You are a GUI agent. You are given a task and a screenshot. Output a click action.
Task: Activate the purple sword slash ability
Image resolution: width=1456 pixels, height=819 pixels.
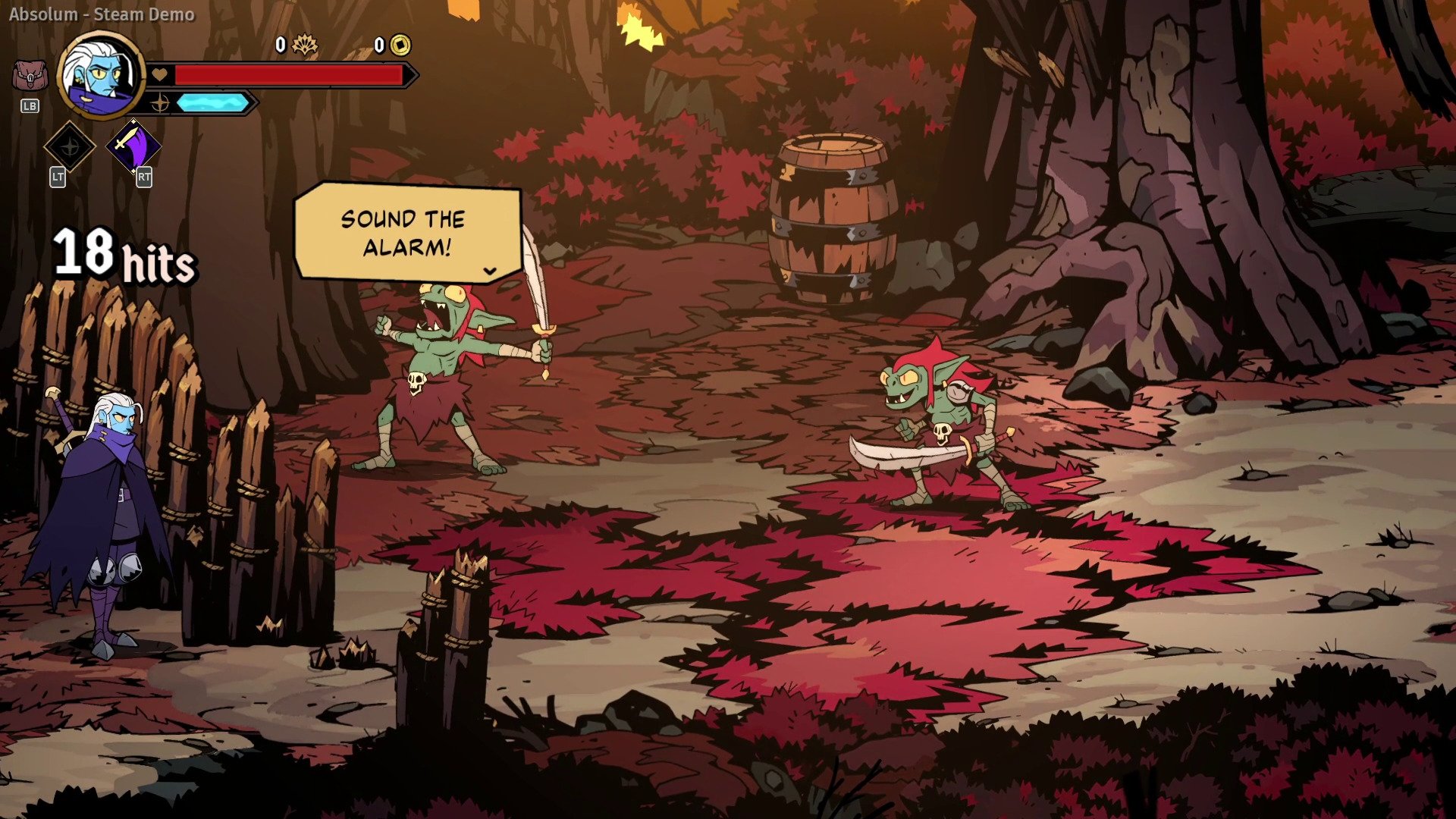click(133, 145)
